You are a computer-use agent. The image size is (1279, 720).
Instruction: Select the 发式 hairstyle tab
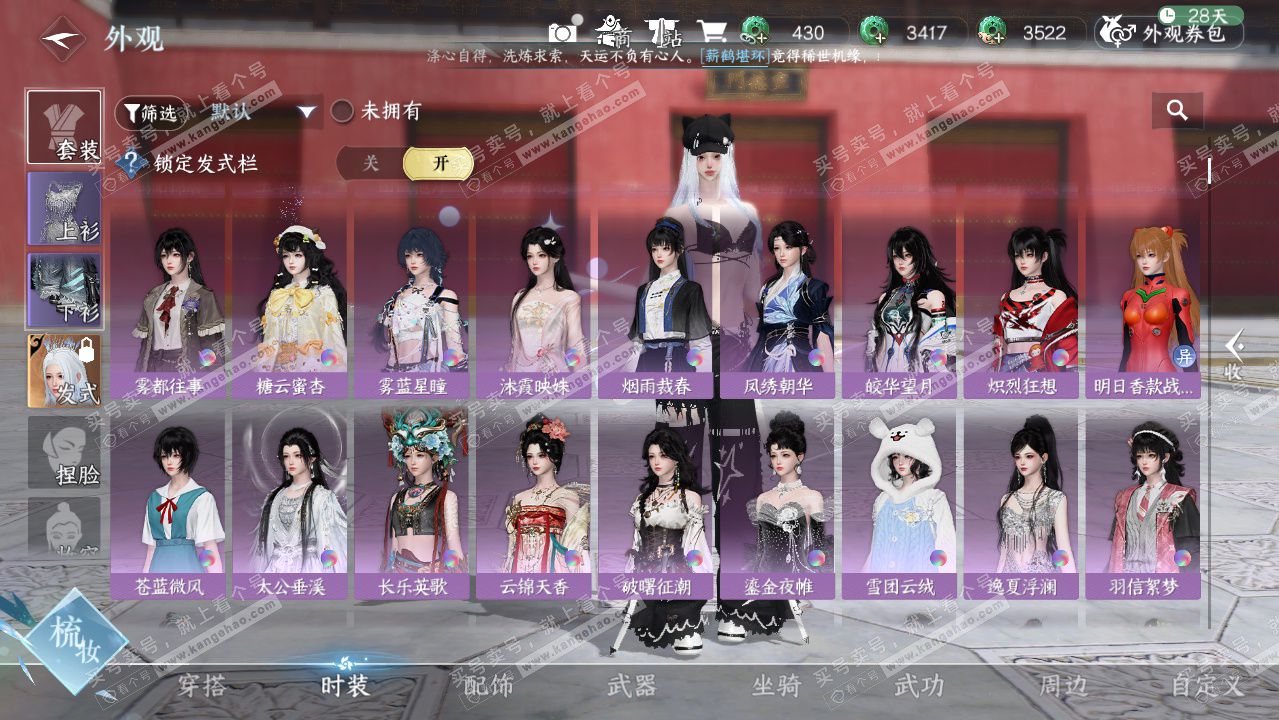tap(65, 371)
